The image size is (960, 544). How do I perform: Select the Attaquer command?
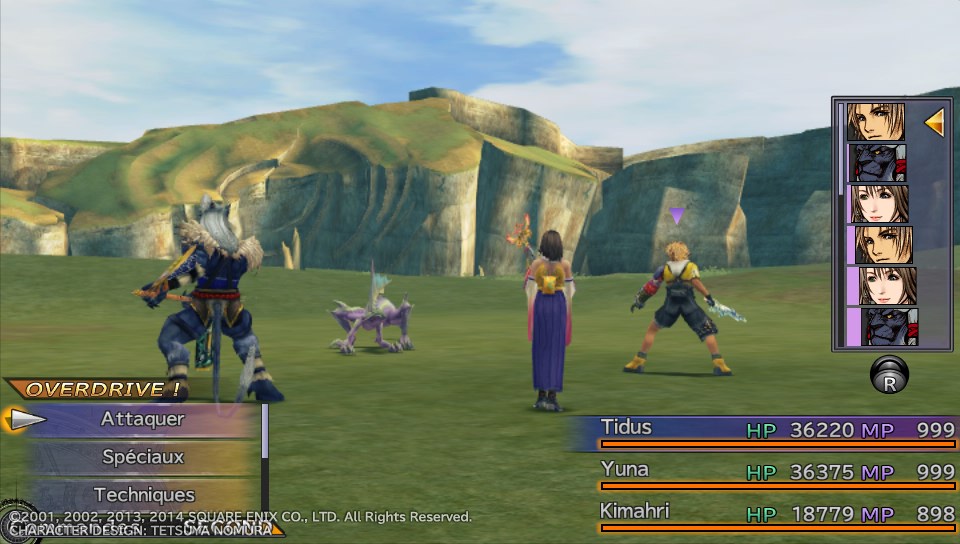[142, 420]
